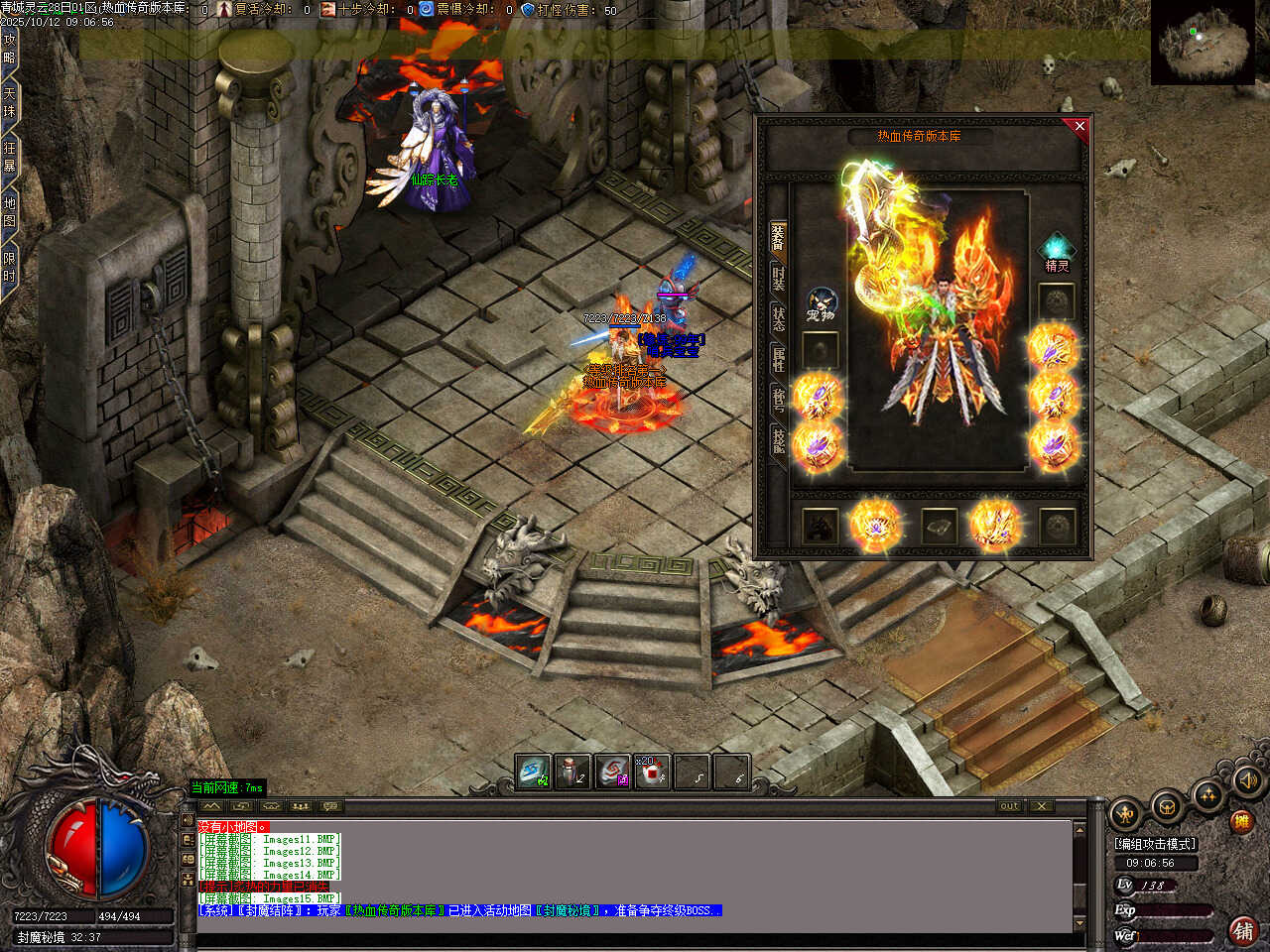Open the 限时 limited-time side tab
Viewport: 1270px width, 952px height.
point(10,268)
